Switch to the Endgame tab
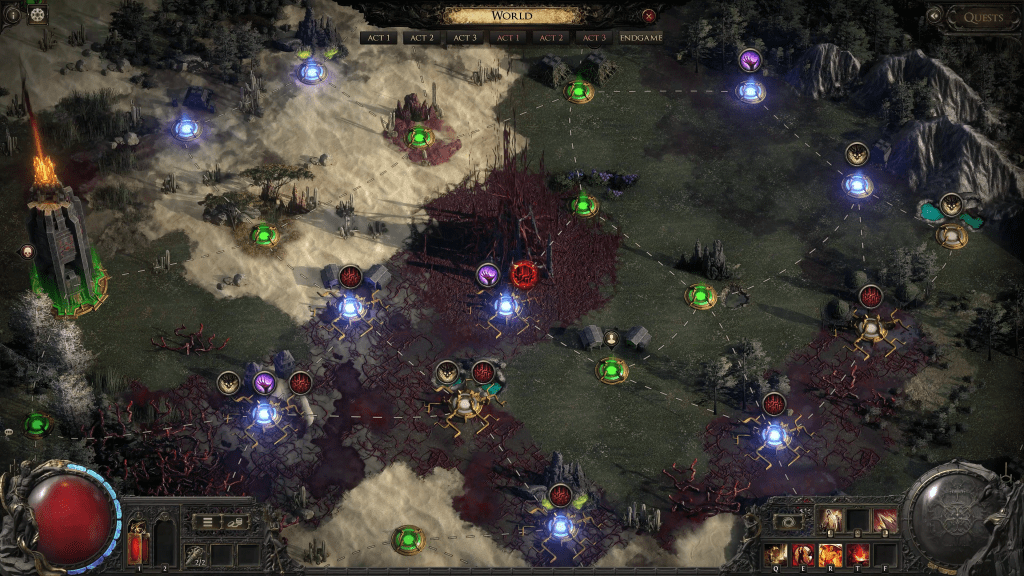 tap(640, 37)
